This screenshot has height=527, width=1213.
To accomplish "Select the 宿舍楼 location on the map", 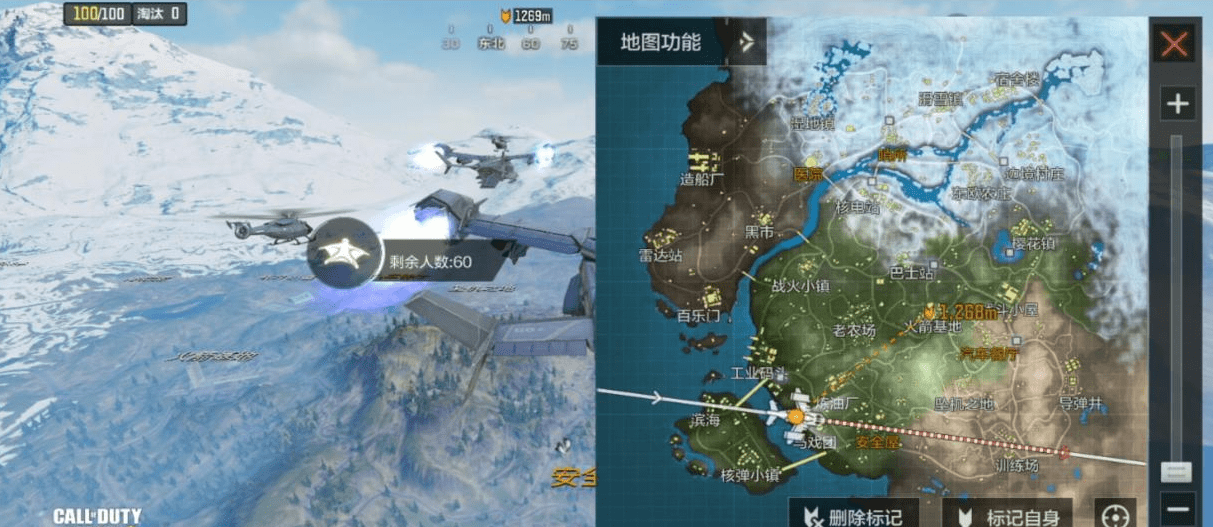I will 1016,78.
